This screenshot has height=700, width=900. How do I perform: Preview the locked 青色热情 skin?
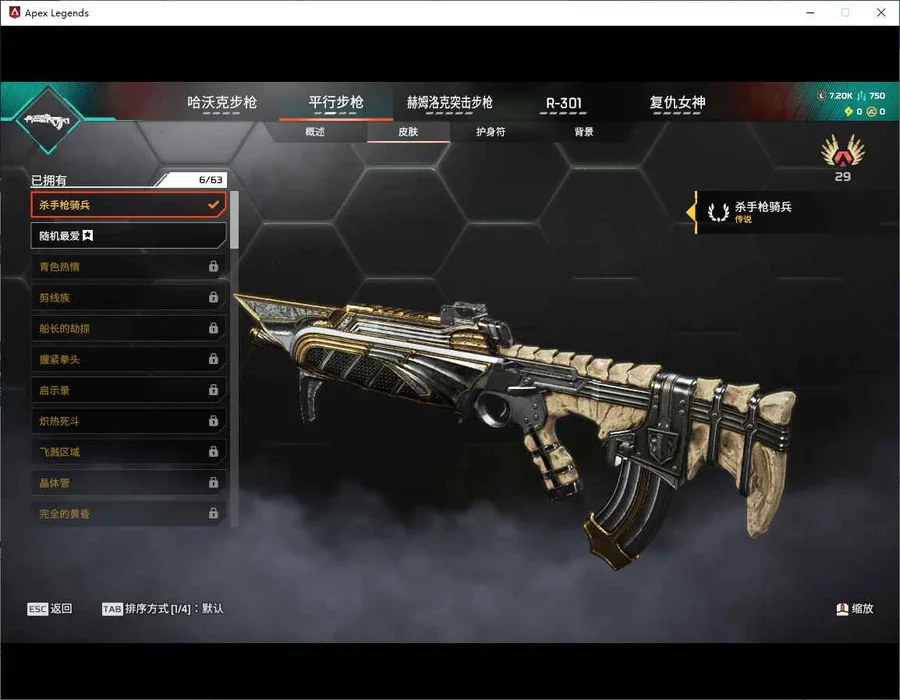tap(128, 267)
